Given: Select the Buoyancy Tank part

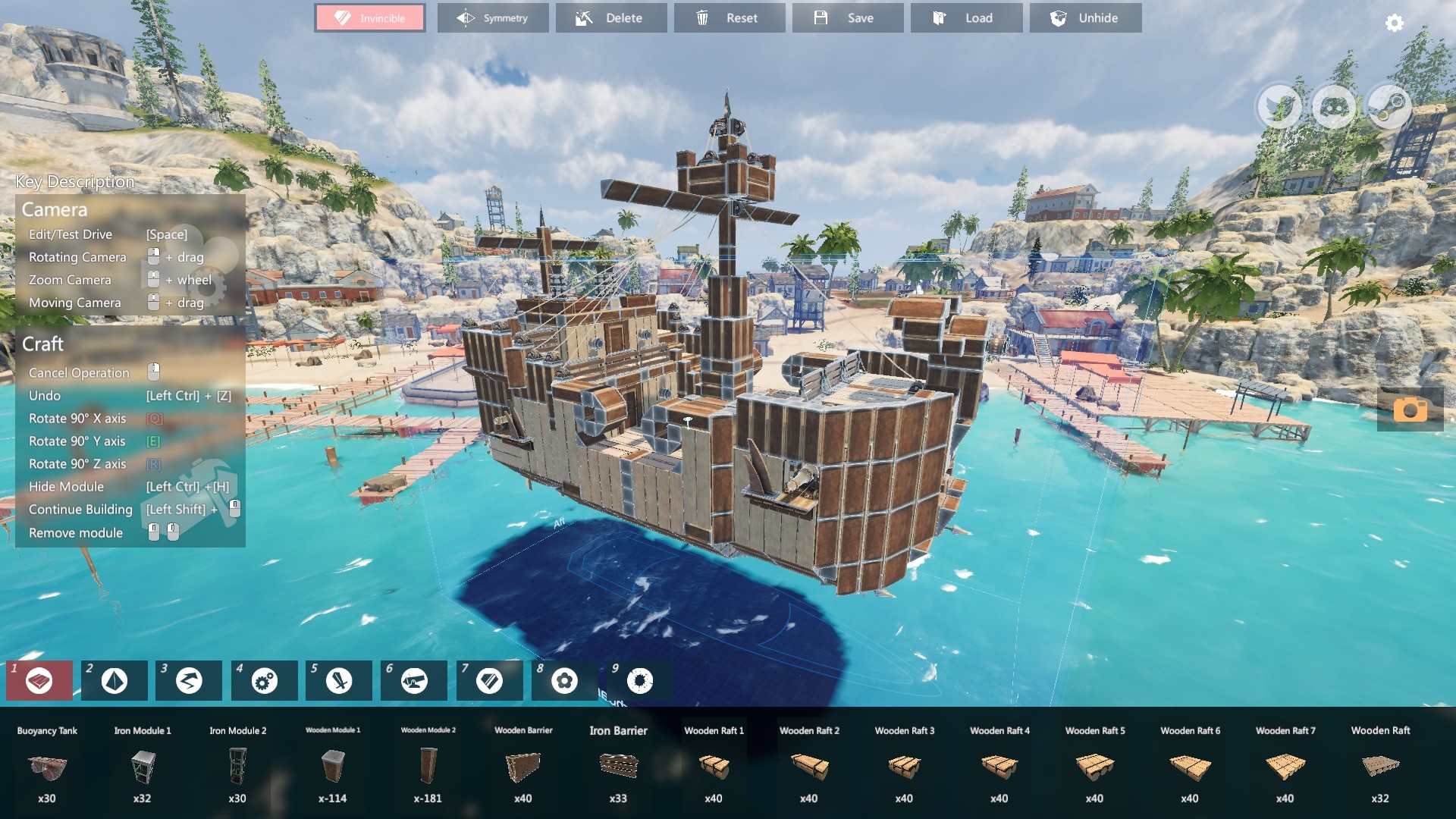Looking at the screenshot, I should (x=47, y=770).
